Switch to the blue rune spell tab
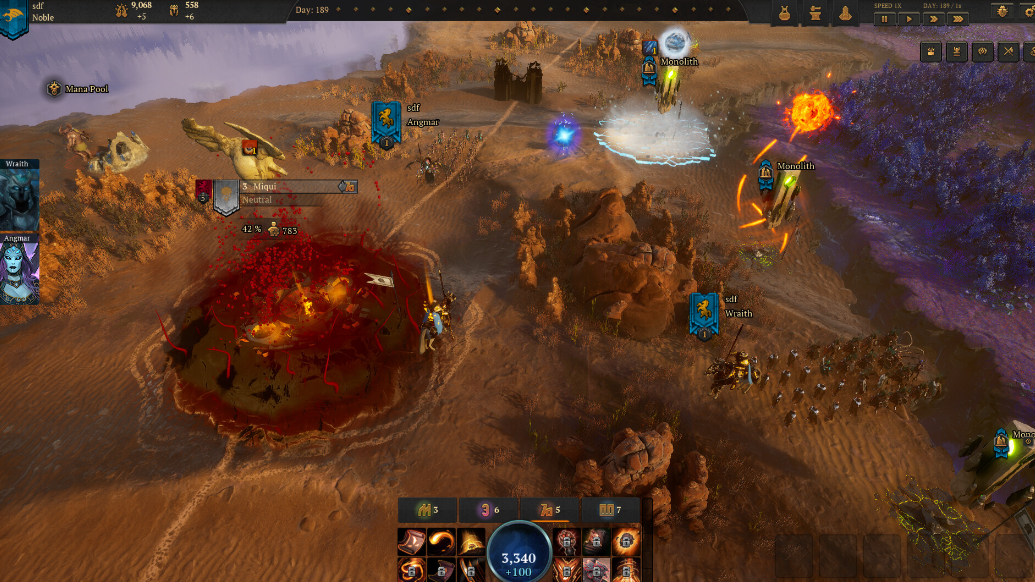 coord(608,511)
